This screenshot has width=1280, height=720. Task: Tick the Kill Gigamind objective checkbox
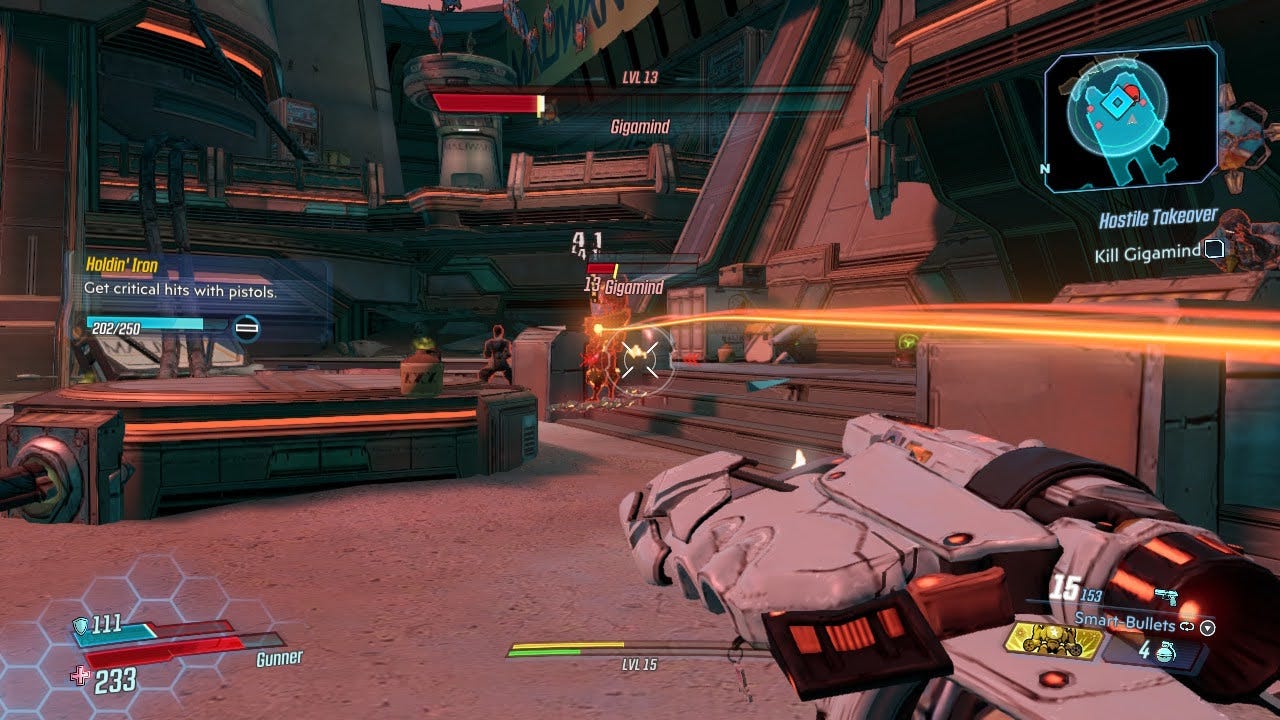coord(1214,249)
